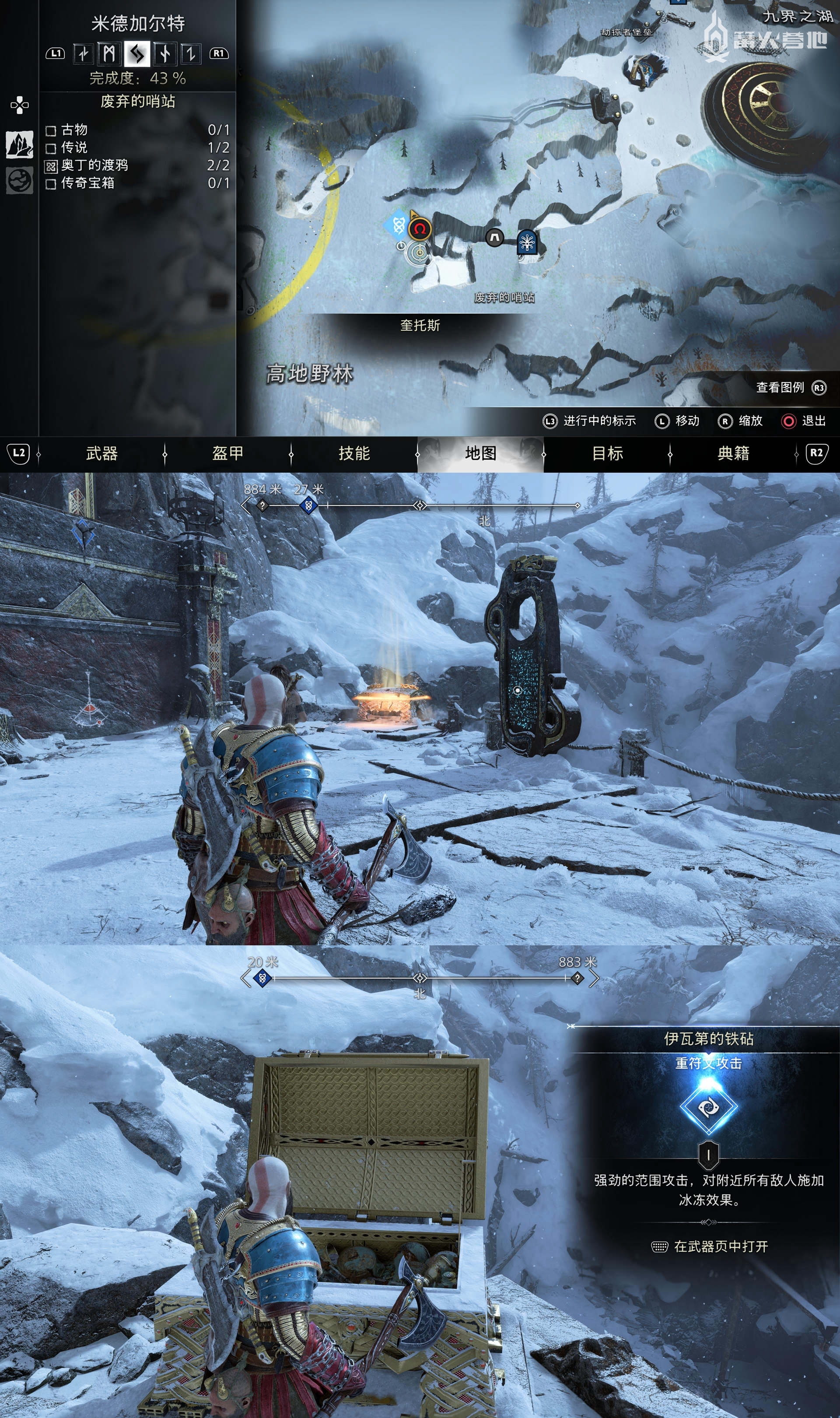Select the 古物 collectible row

[x=136, y=130]
